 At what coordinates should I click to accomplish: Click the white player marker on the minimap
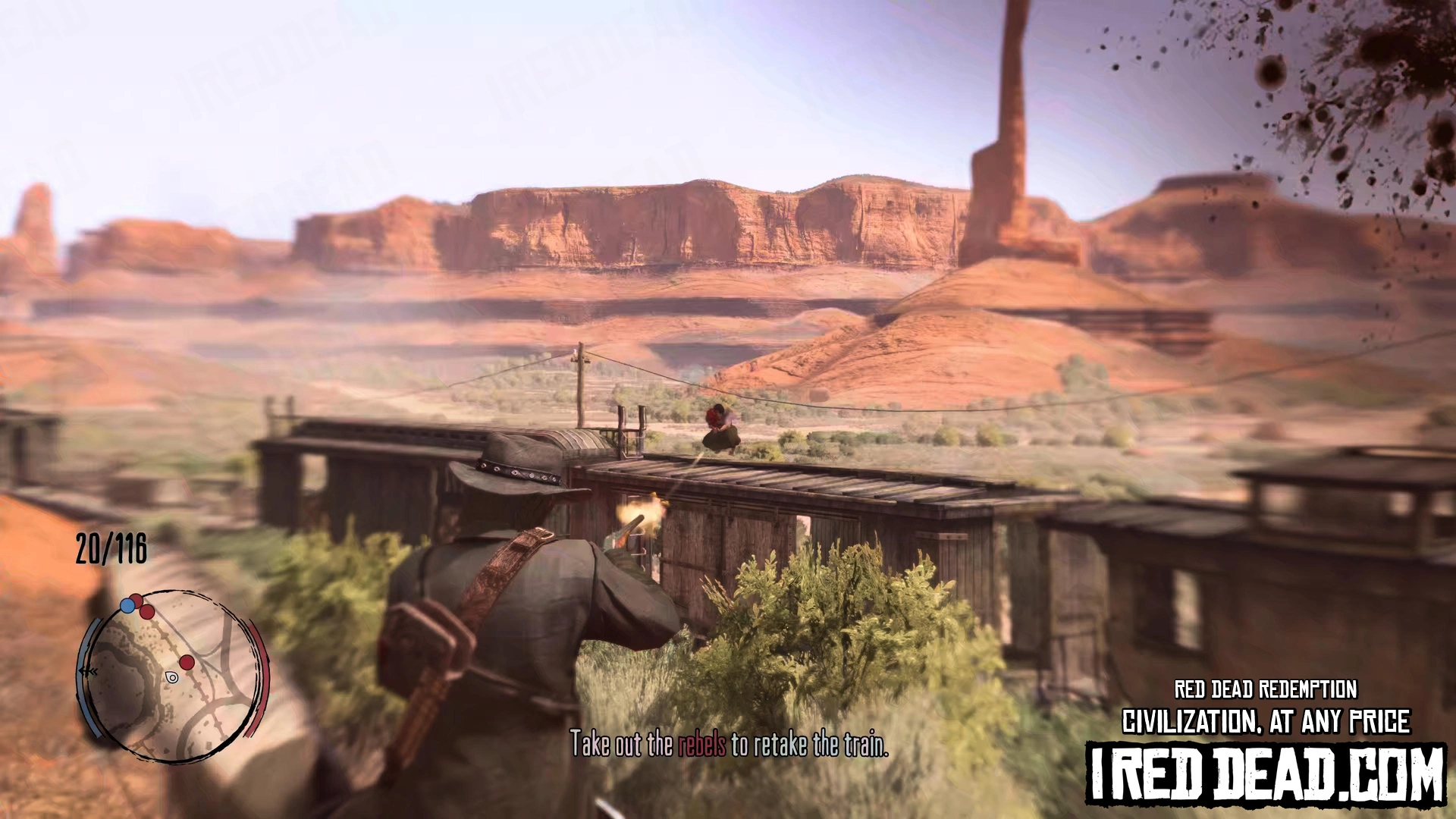tap(172, 677)
